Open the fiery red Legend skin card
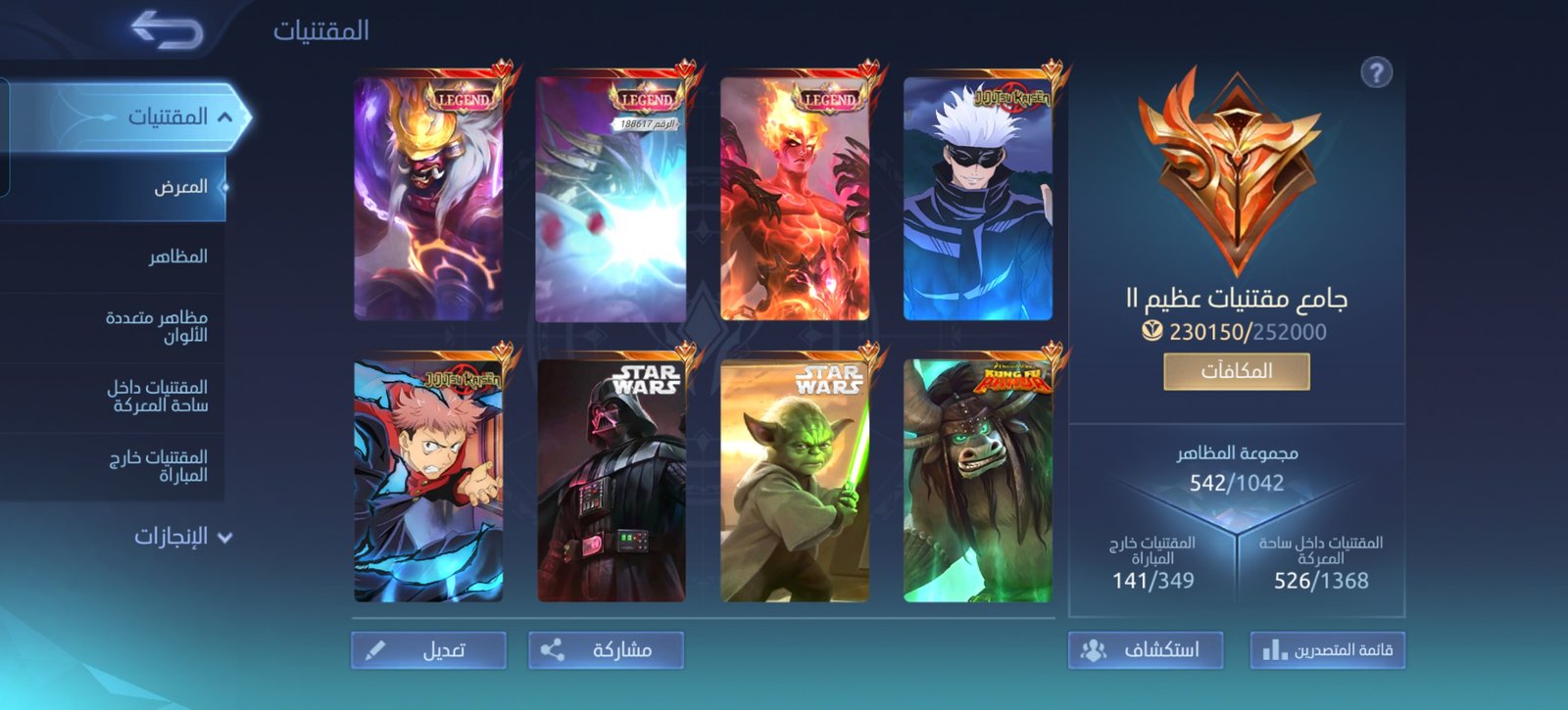The width and height of the screenshot is (1568, 710). tap(795, 200)
